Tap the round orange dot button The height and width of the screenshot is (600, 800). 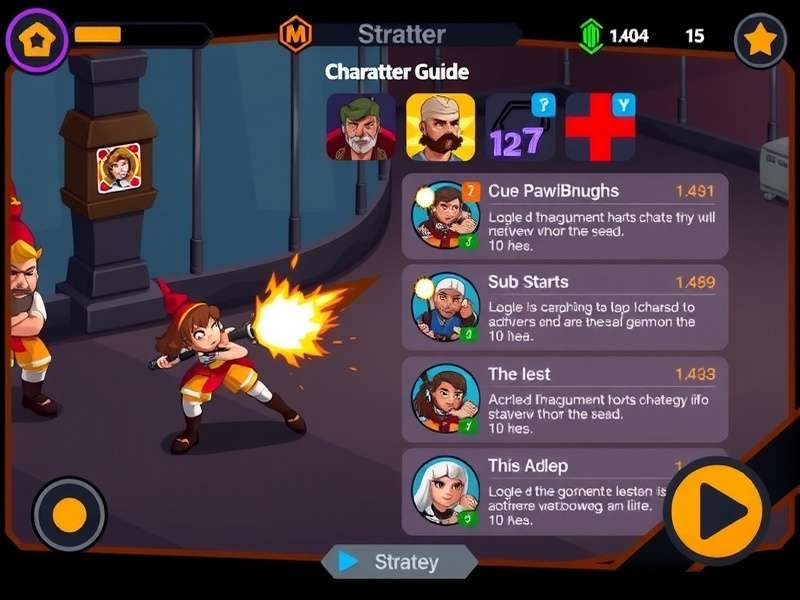69,516
